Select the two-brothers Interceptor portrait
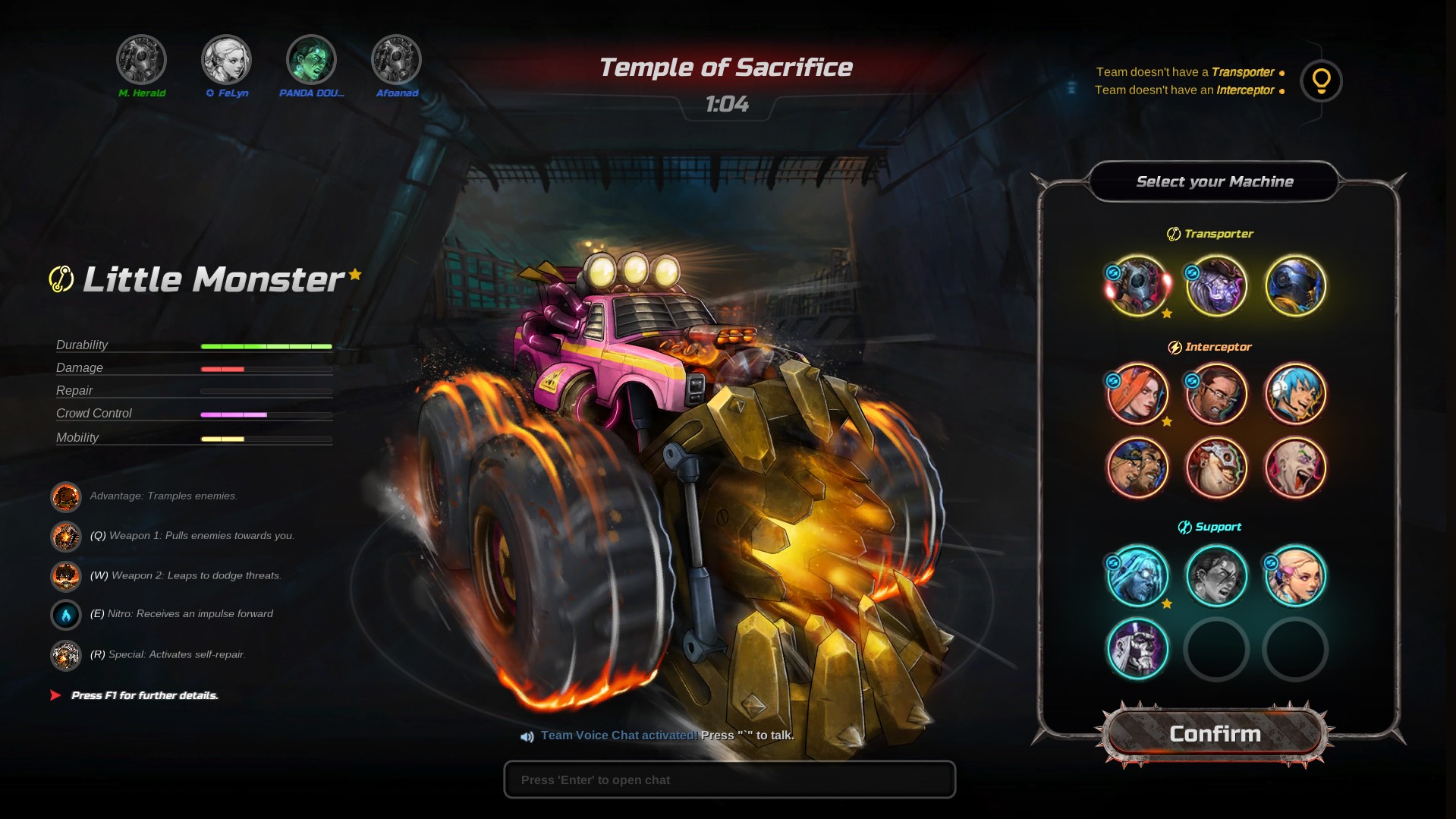 pyautogui.click(x=1137, y=468)
